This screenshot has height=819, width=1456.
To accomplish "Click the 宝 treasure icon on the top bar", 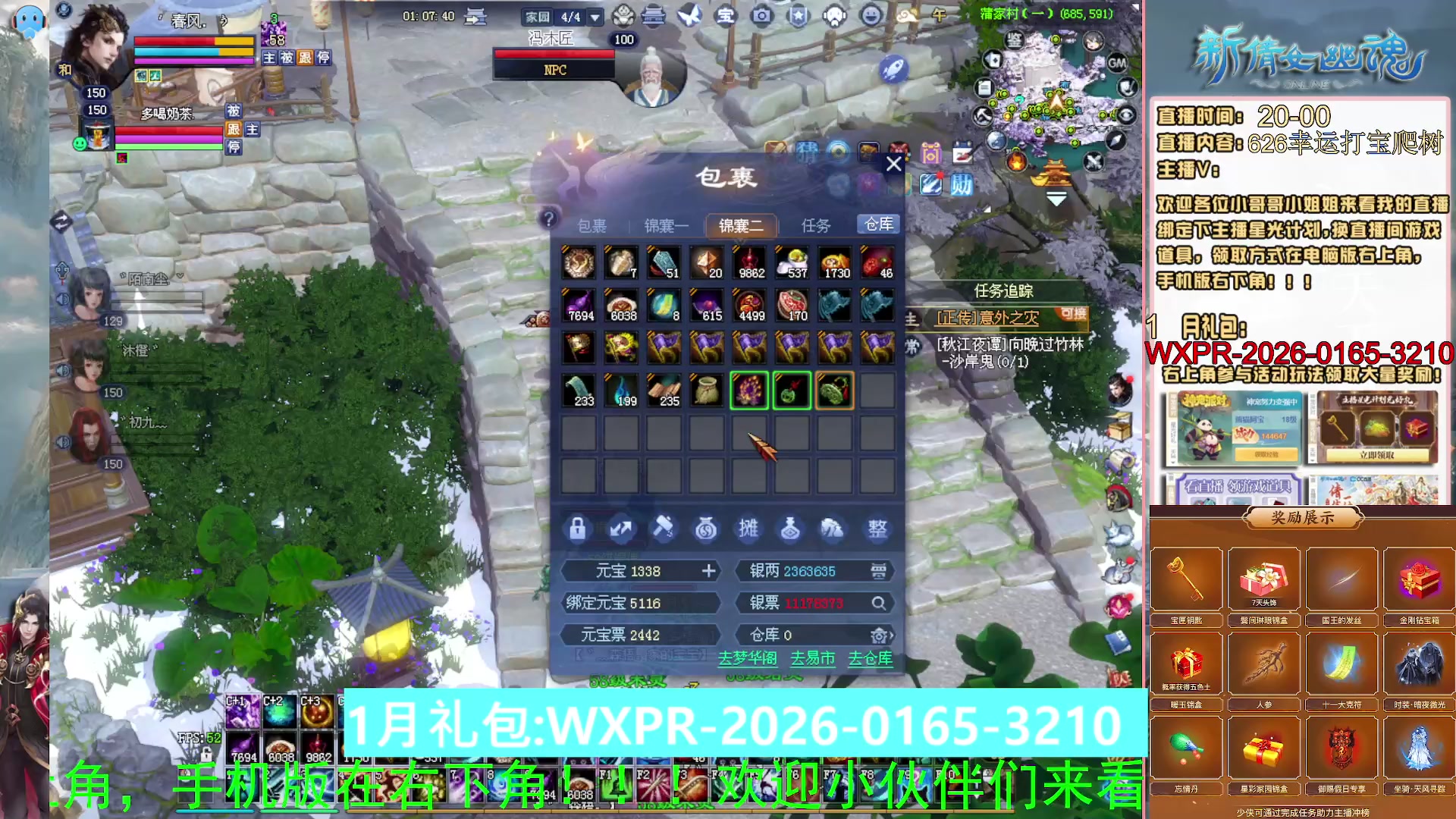I will [x=724, y=15].
